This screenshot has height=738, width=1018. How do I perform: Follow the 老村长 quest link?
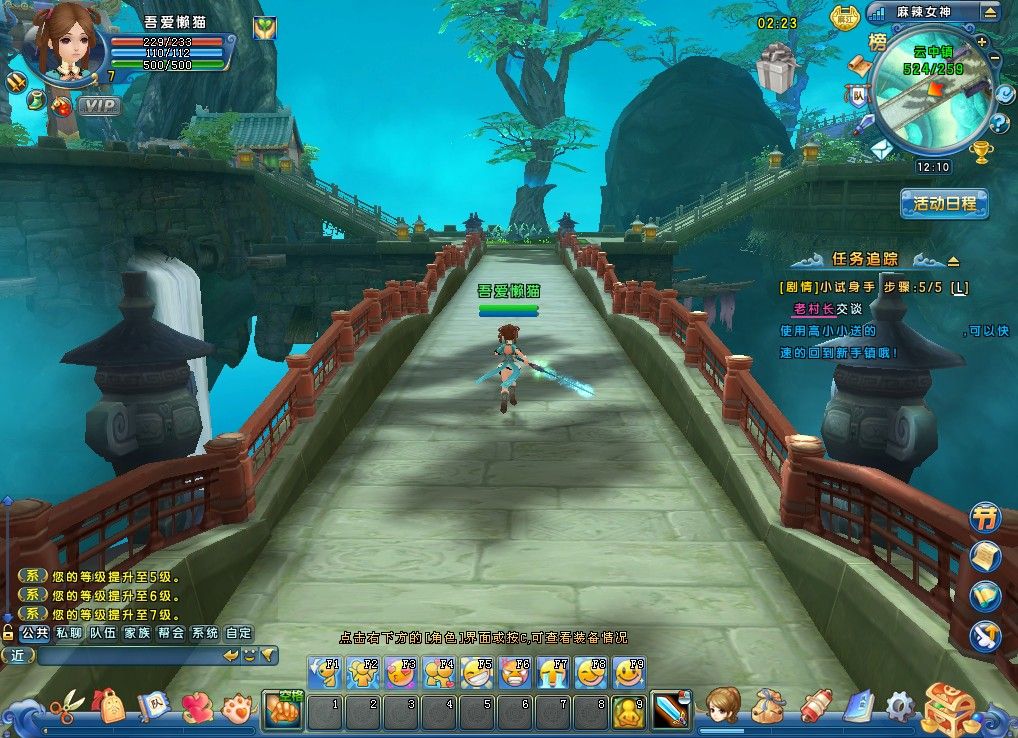(813, 309)
